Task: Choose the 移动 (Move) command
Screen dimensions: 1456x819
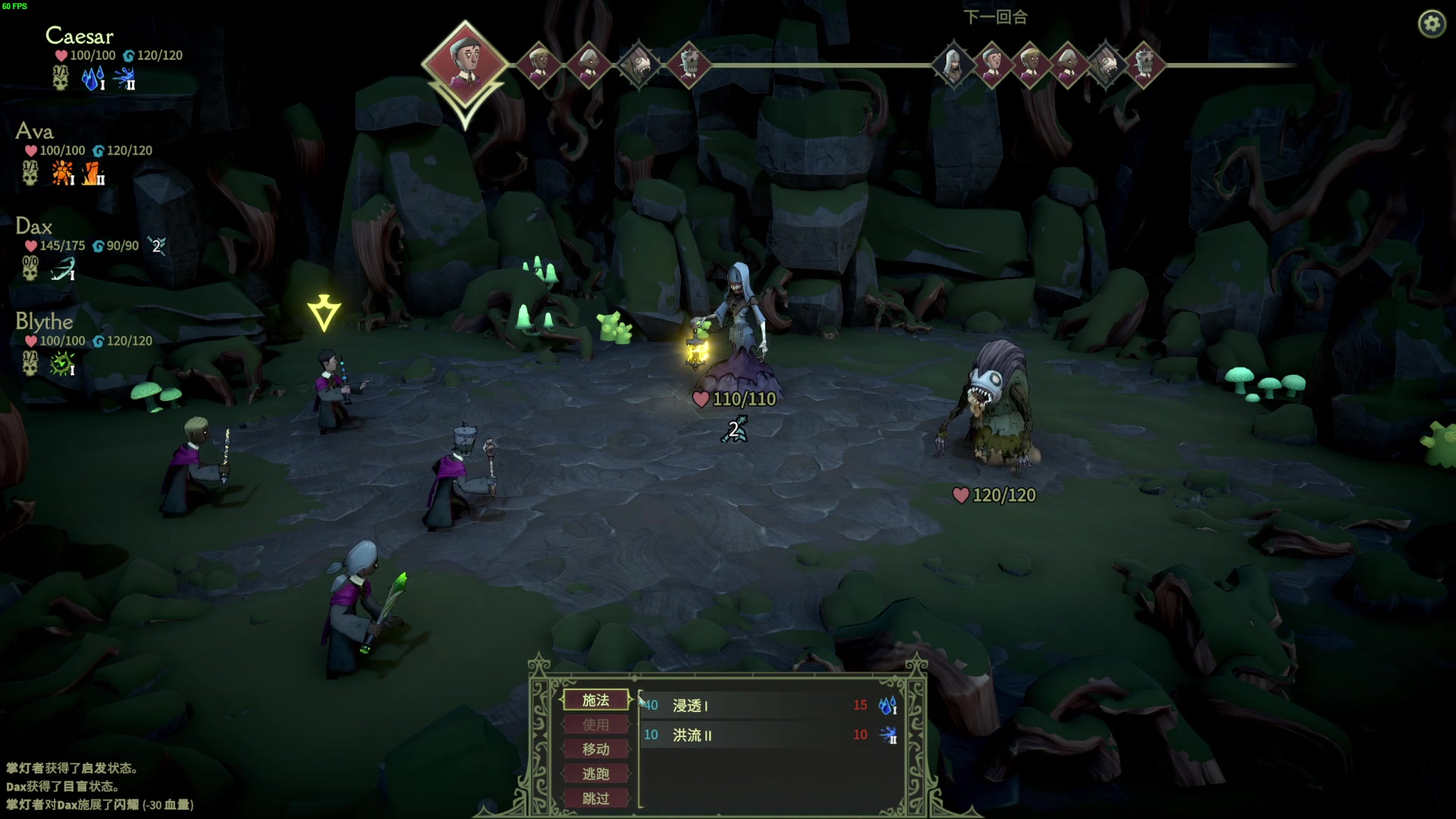Action: click(x=596, y=749)
